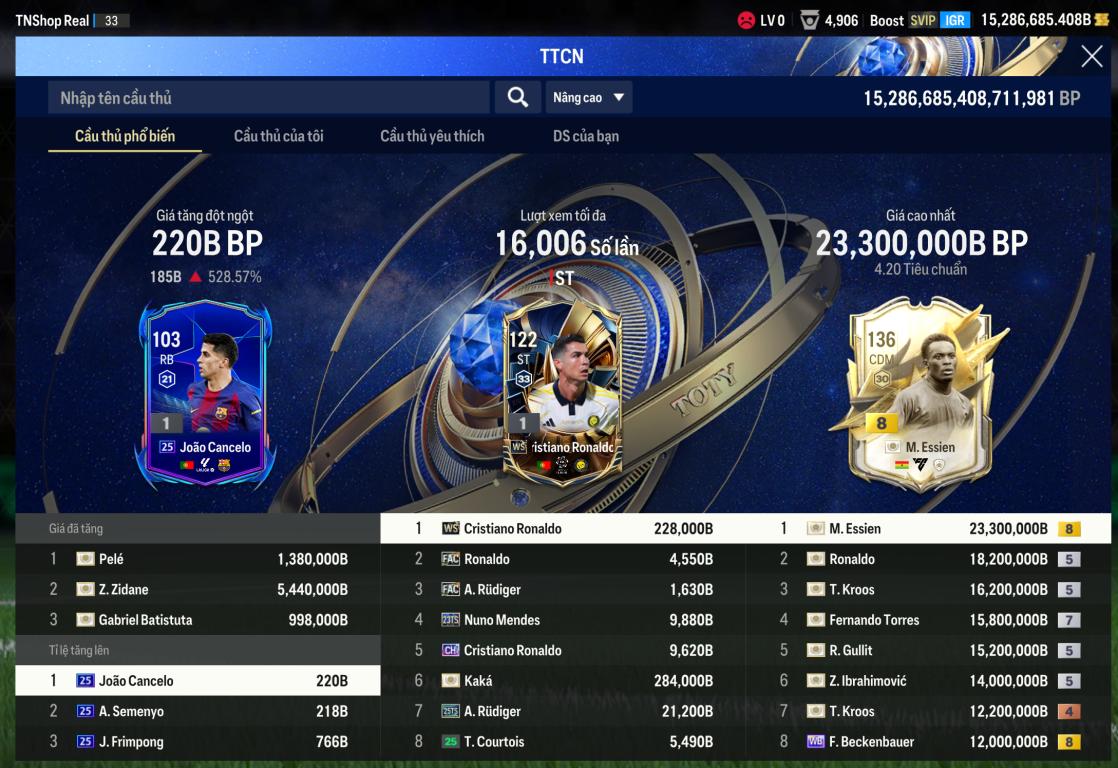
Task: Open the Nâng cao dropdown
Action: tap(589, 98)
